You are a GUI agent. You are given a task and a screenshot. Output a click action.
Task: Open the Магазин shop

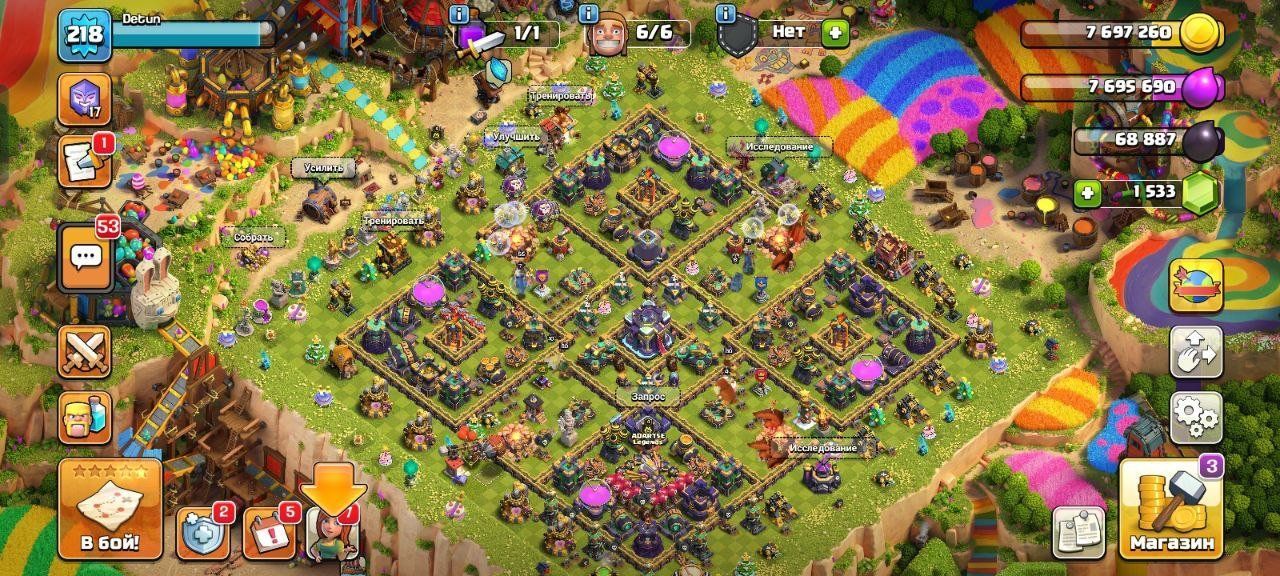1172,510
